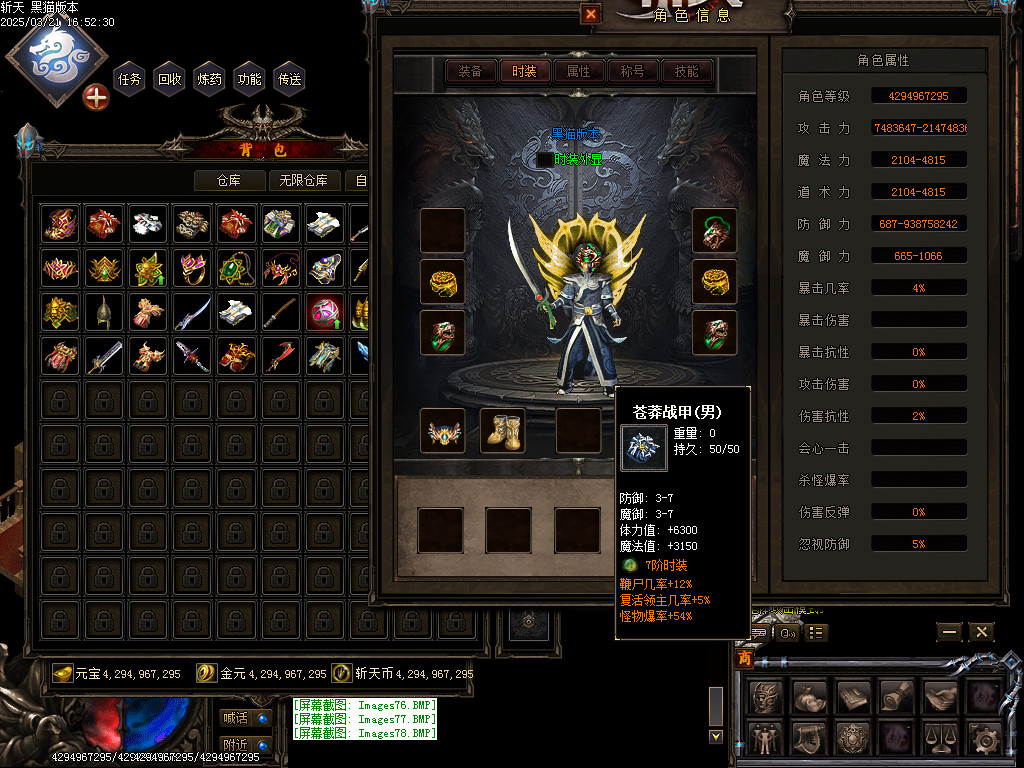This screenshot has height=768, width=1024.
Task: Open the gear settings icon in the bottom menu
Action: 985,739
